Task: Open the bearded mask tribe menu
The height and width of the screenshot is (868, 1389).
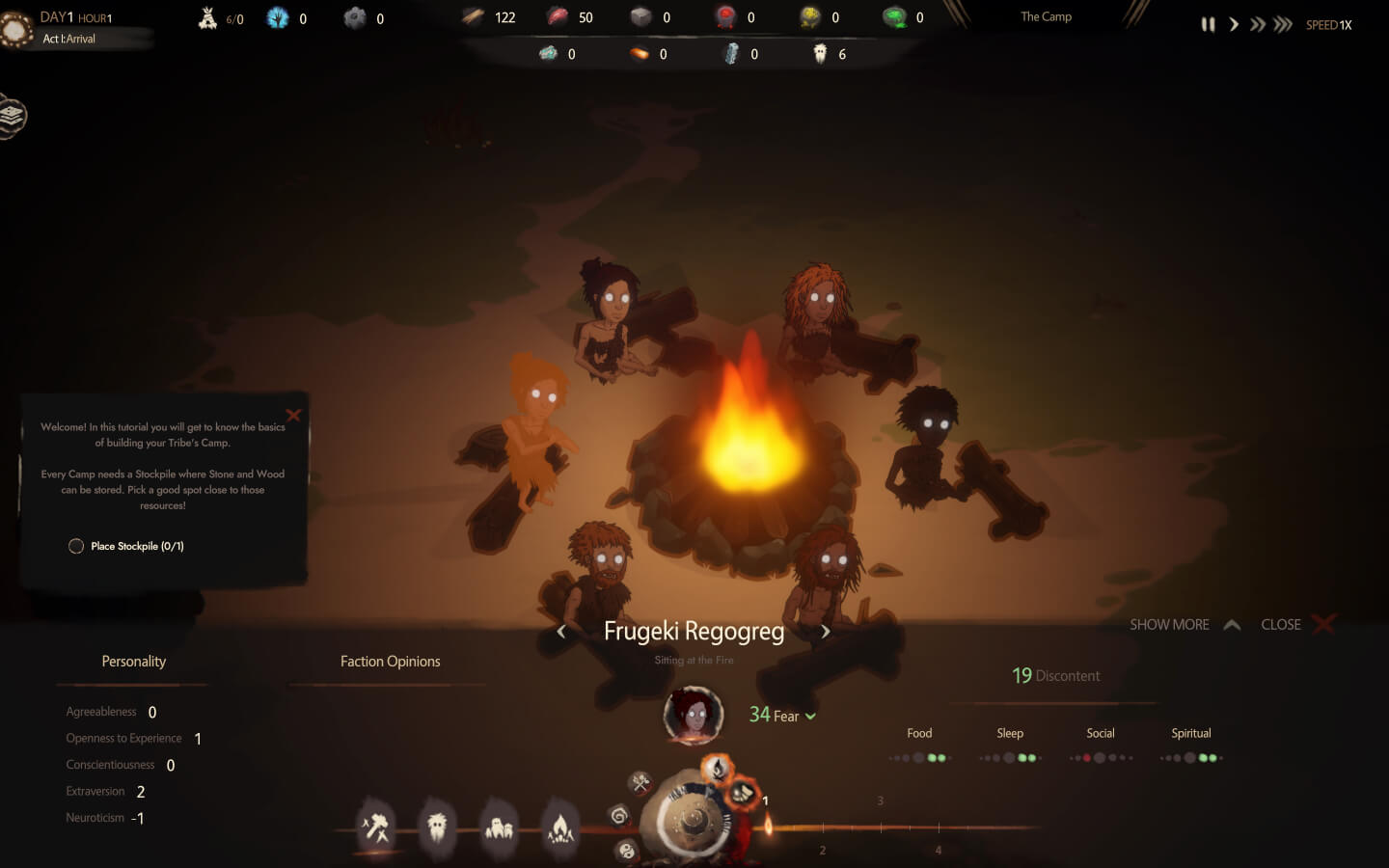Action: (437, 827)
